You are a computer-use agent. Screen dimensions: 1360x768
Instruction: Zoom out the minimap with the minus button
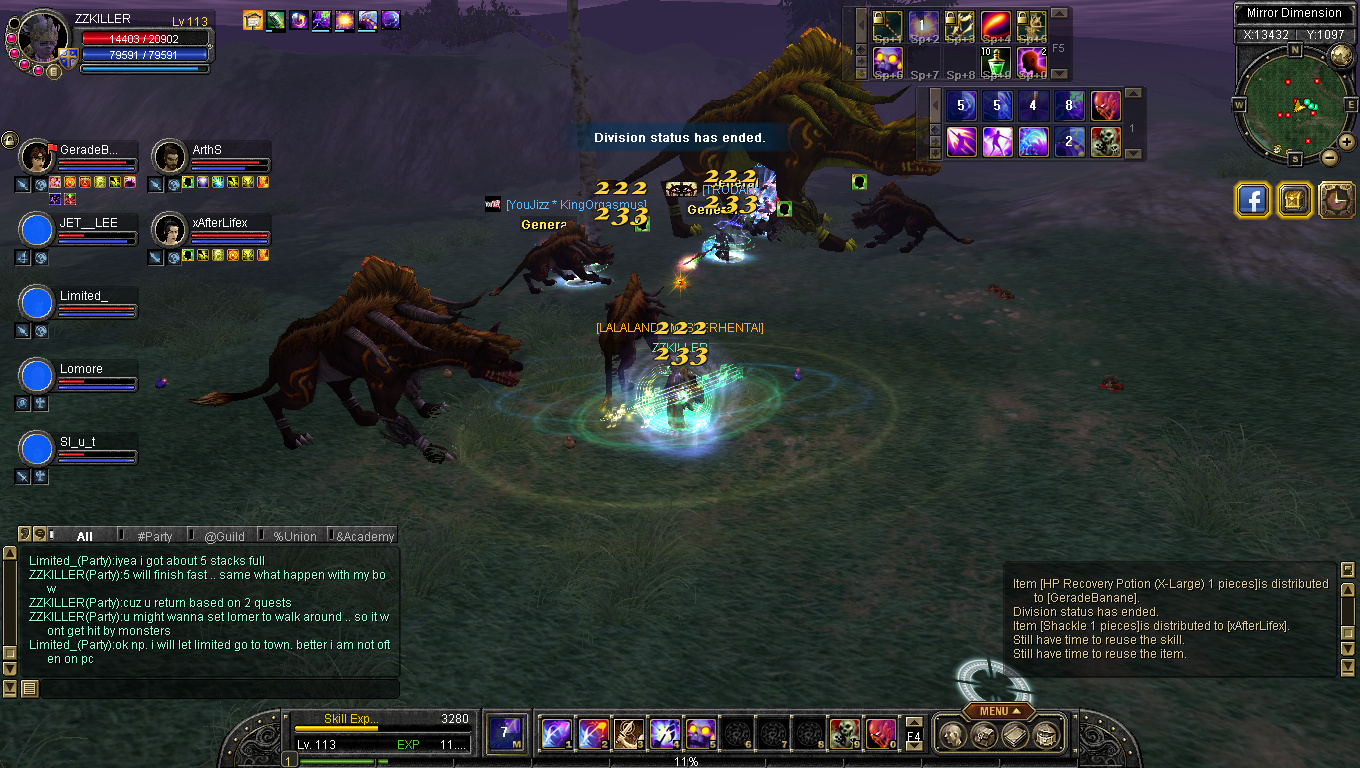click(1329, 157)
